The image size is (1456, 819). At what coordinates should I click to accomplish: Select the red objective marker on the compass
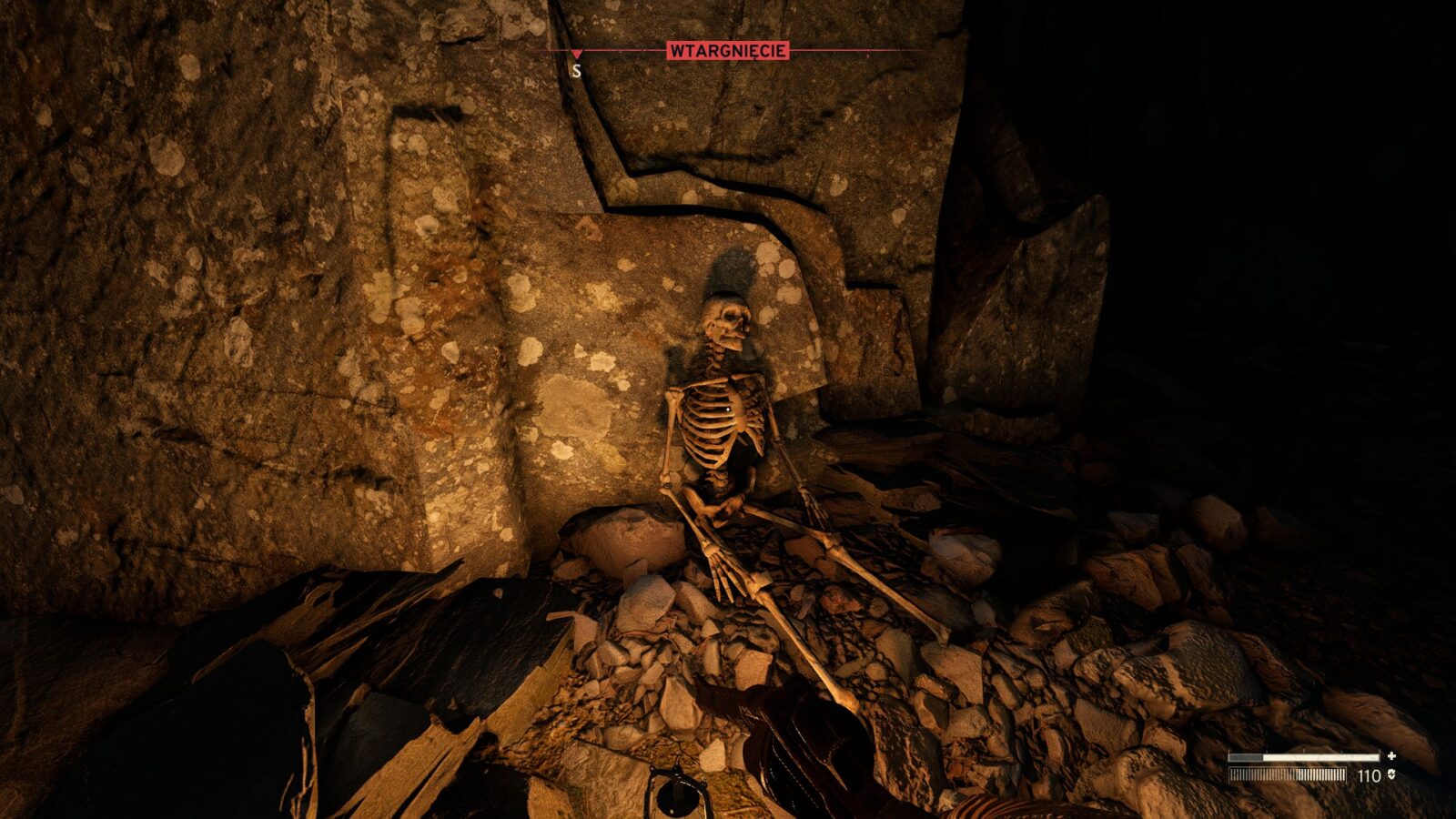[576, 56]
